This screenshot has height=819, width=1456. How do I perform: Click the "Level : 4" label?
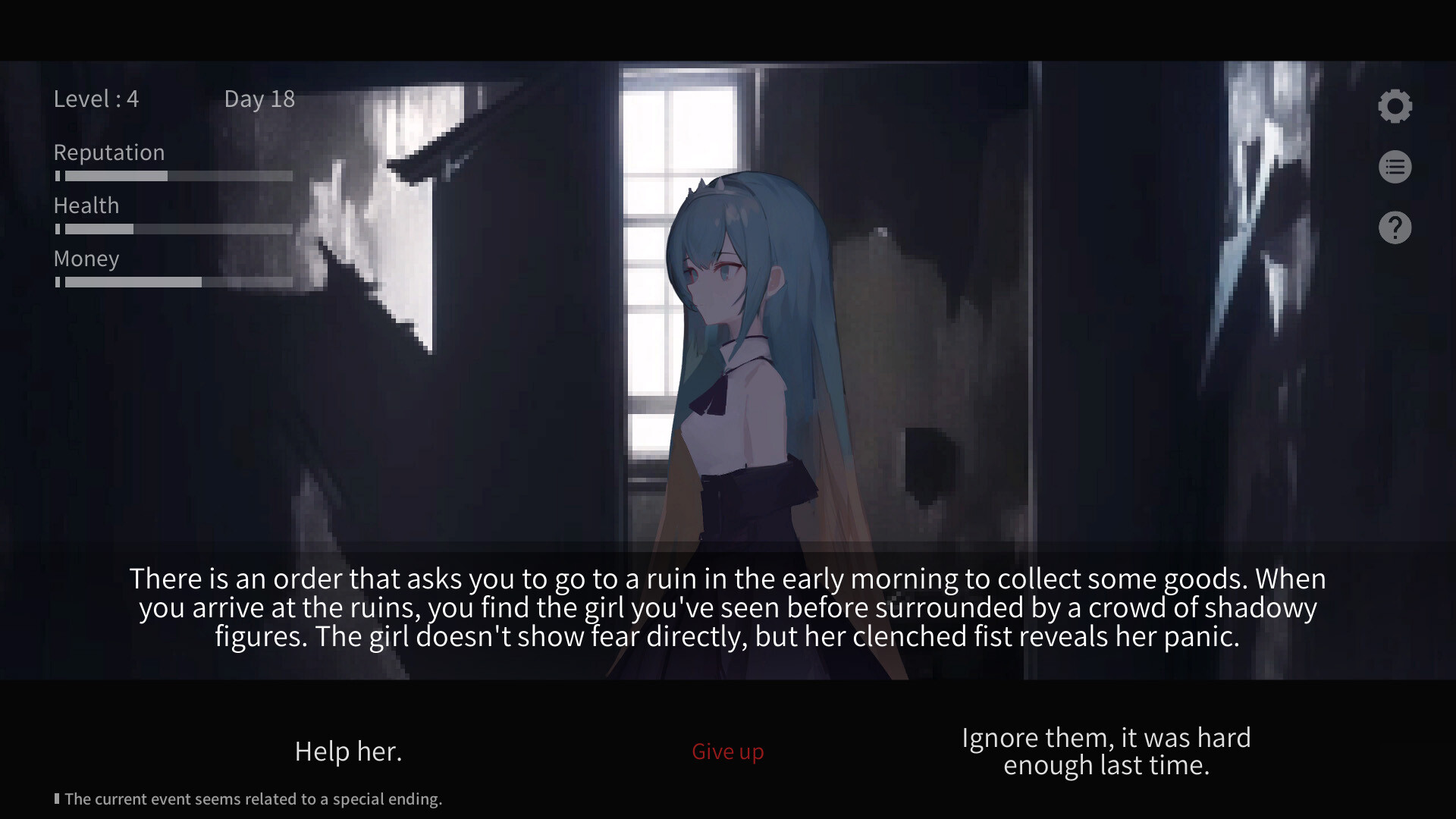click(x=96, y=99)
